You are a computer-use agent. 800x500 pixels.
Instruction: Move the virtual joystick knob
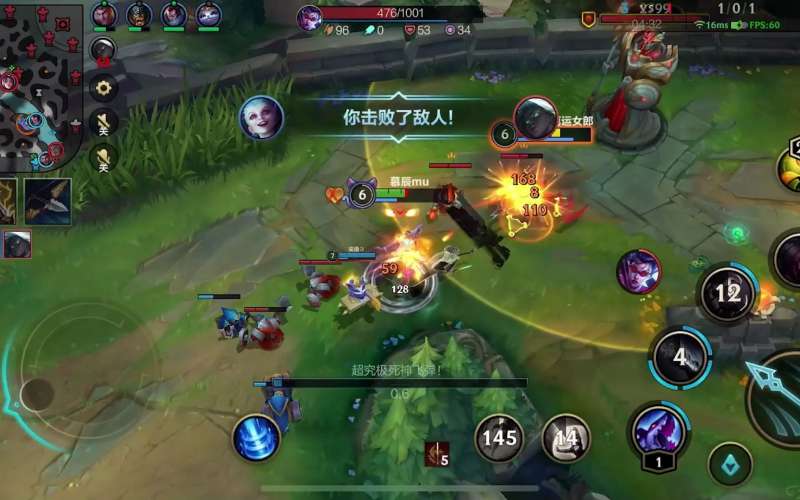(37, 393)
